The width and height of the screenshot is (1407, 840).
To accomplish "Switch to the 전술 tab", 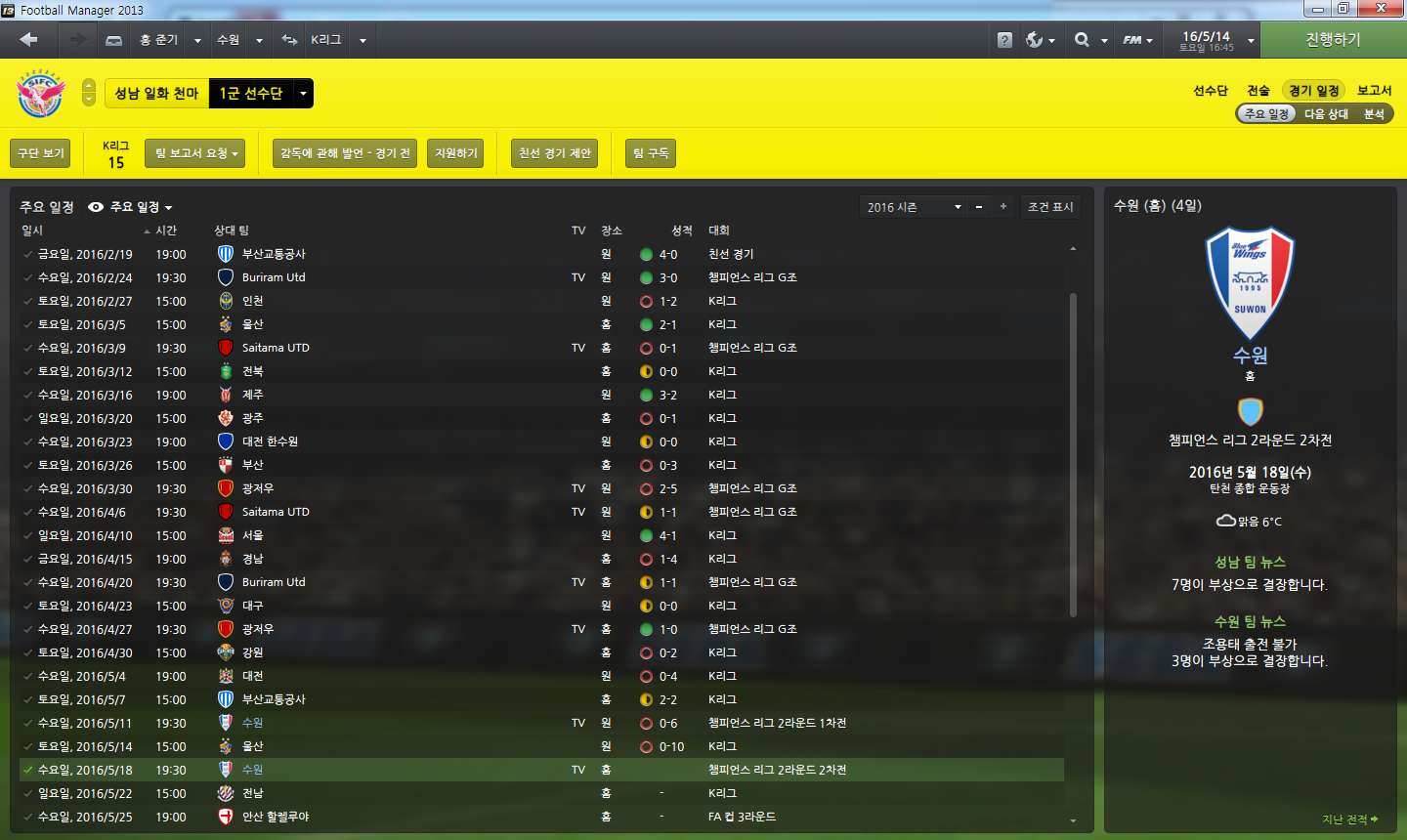I will [x=1258, y=91].
